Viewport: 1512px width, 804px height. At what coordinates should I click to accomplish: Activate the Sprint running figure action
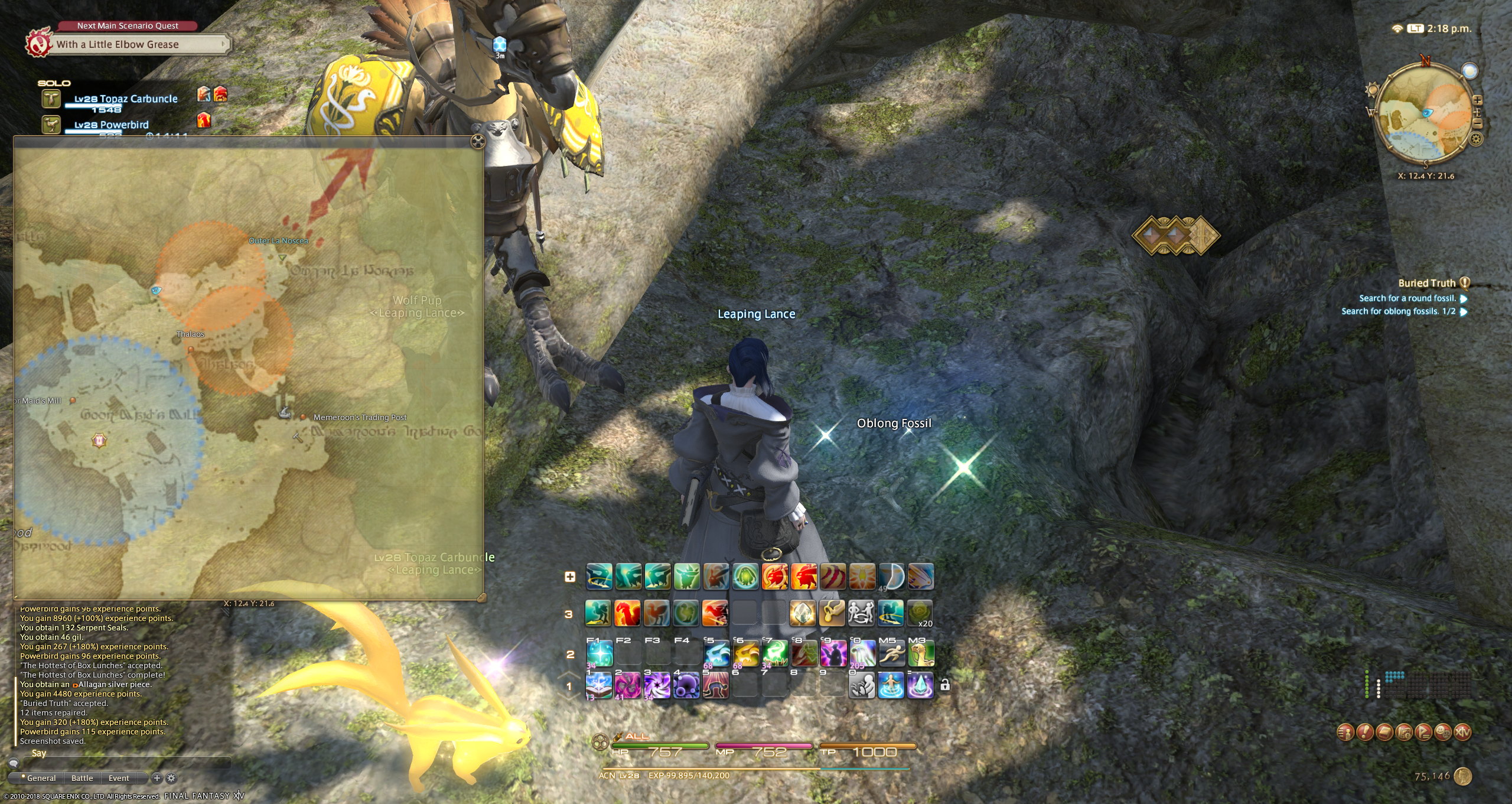point(891,654)
